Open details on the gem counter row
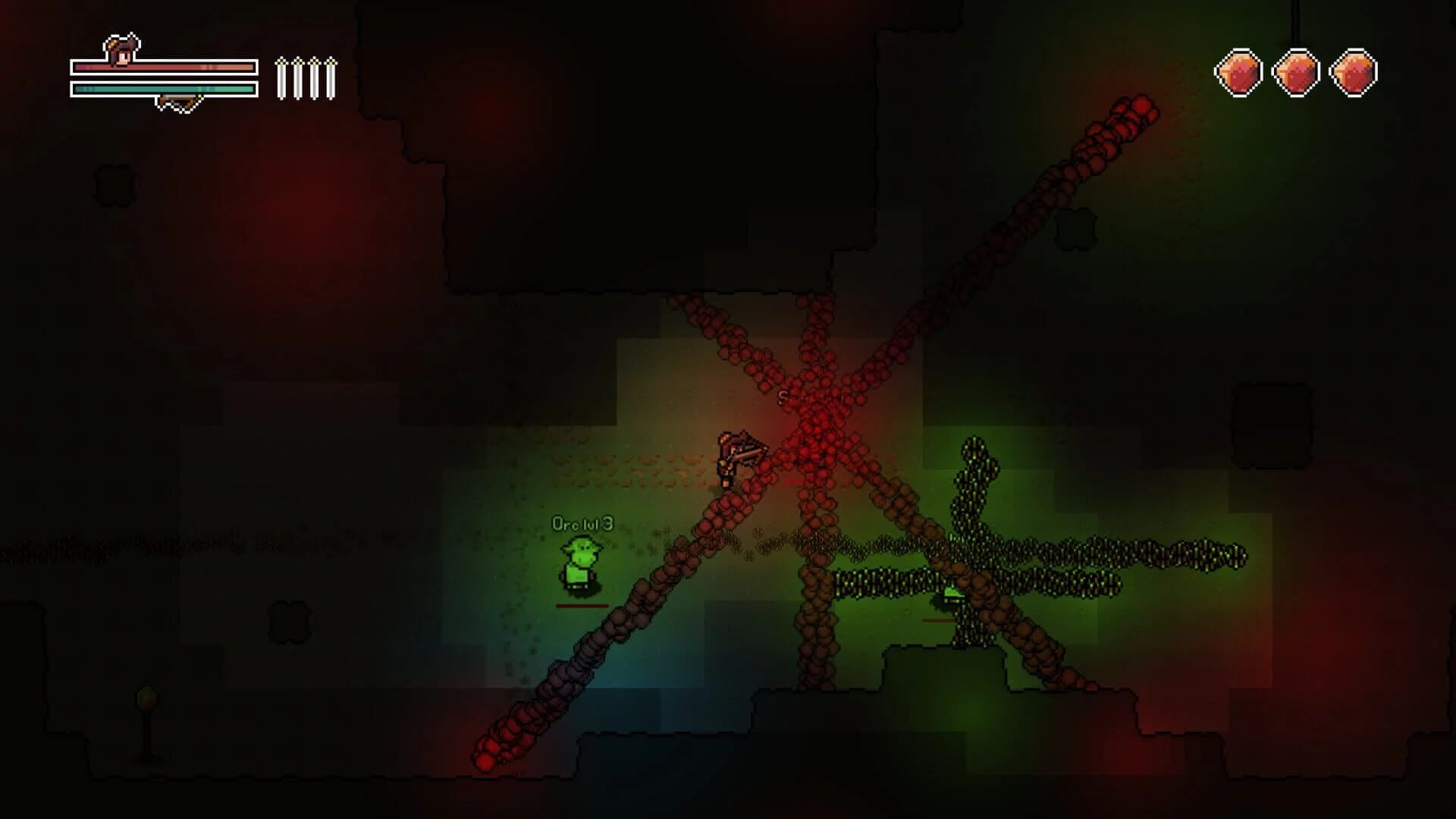Image resolution: width=1456 pixels, height=819 pixels. [x=1297, y=72]
